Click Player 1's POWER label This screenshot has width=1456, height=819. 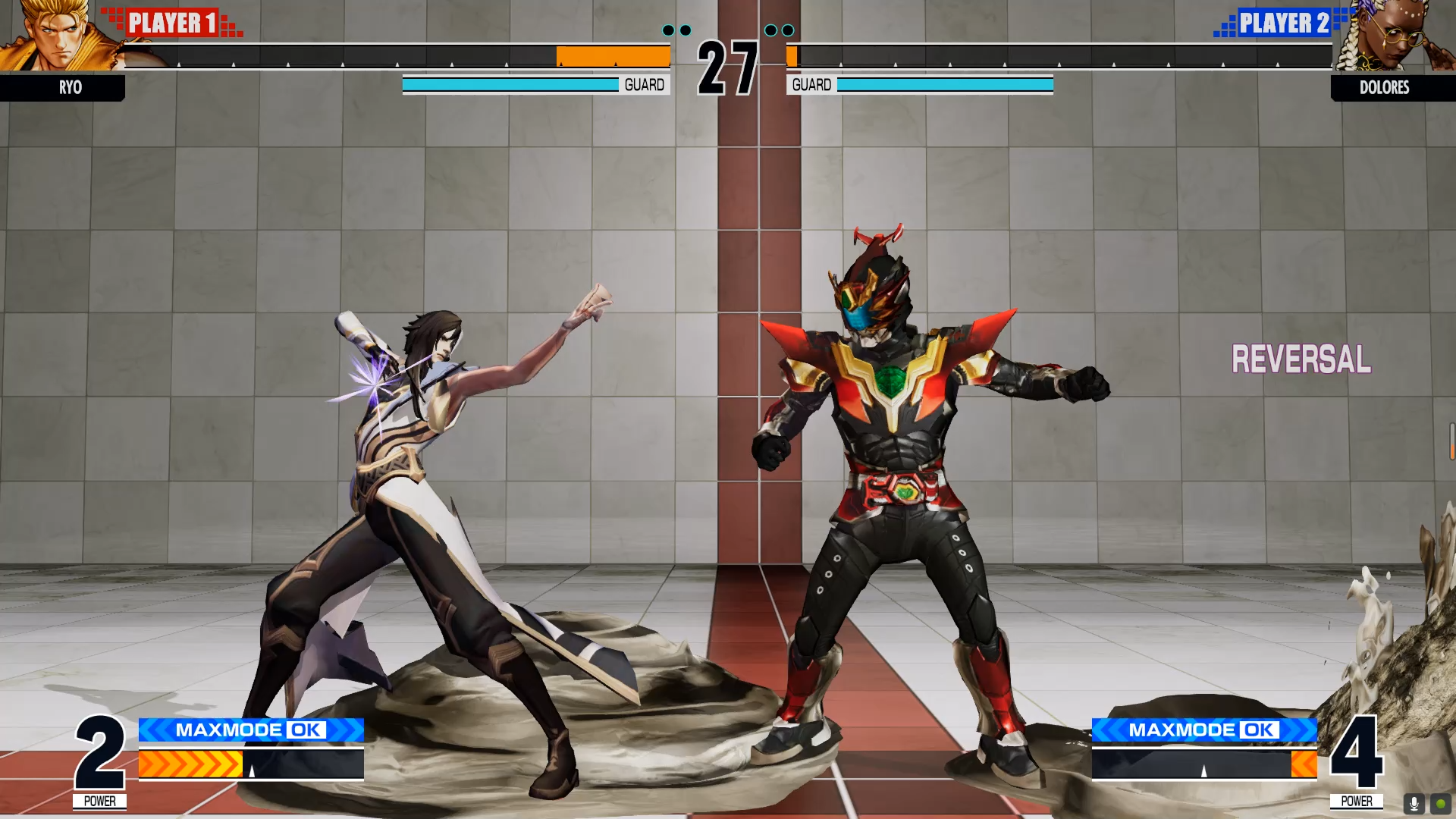point(100,800)
